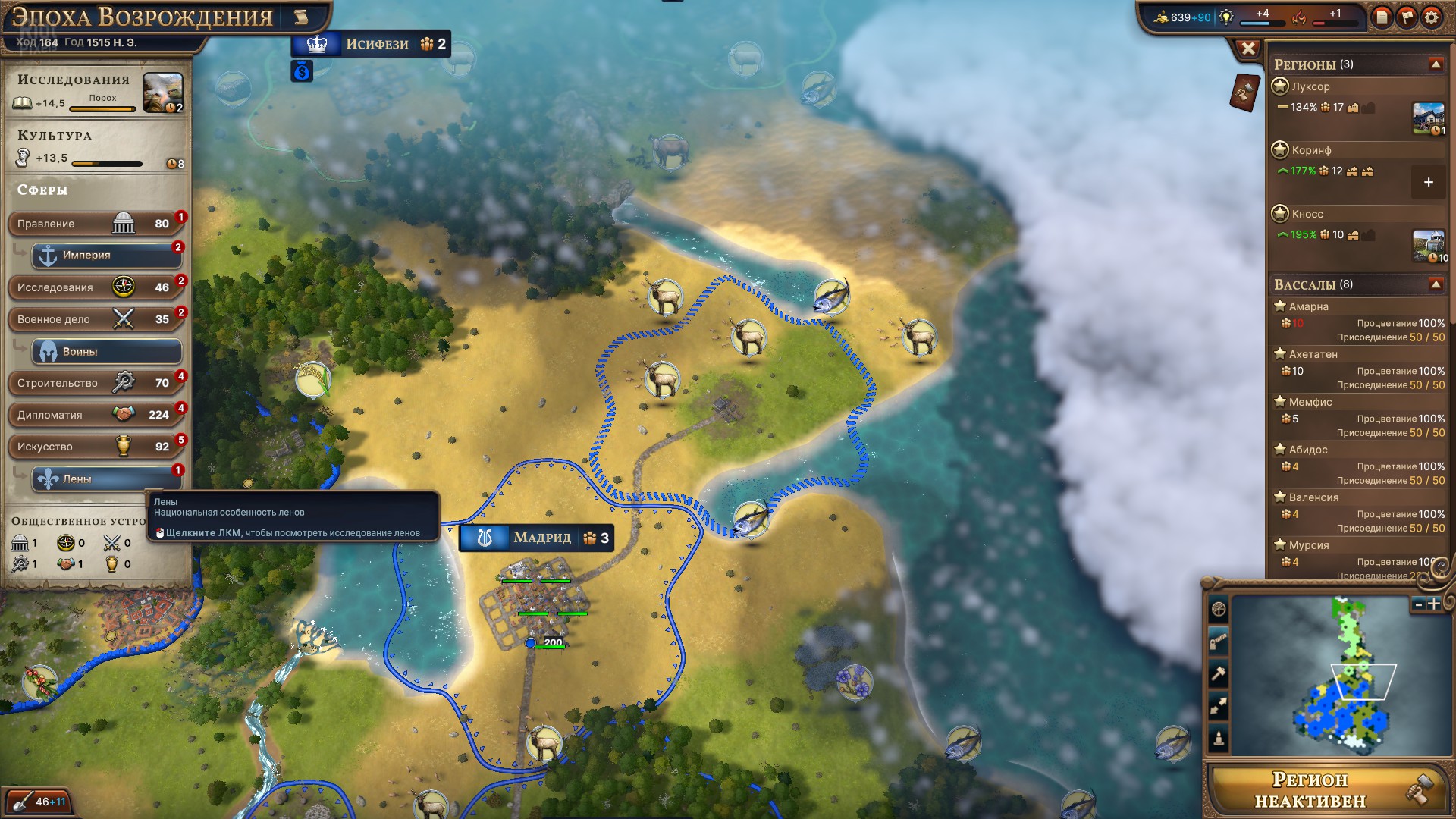The image size is (1456, 819).
Task: Open settings gear in top bar
Action: point(1431,17)
